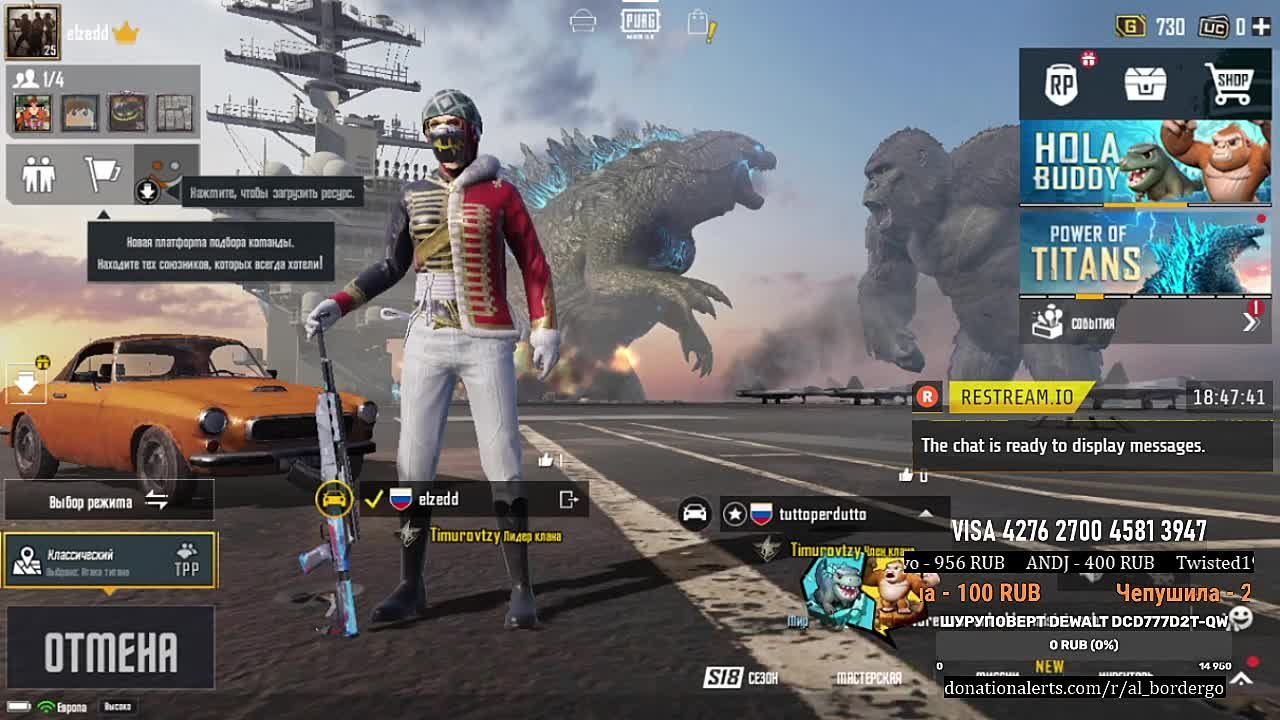Select the Классический TPP mode card

[x=110, y=561]
